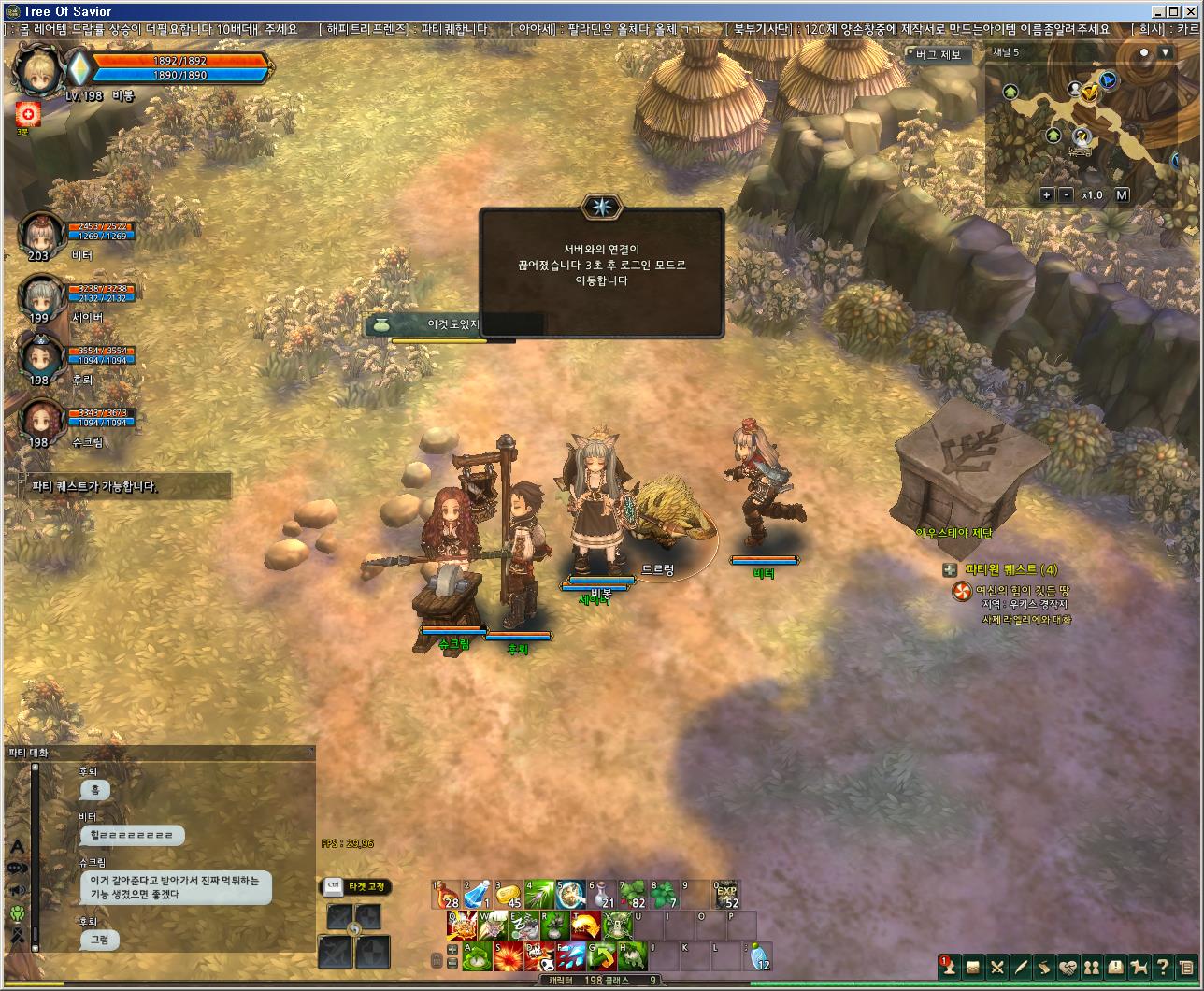Select party member 세이버 portrait

pyautogui.click(x=41, y=296)
